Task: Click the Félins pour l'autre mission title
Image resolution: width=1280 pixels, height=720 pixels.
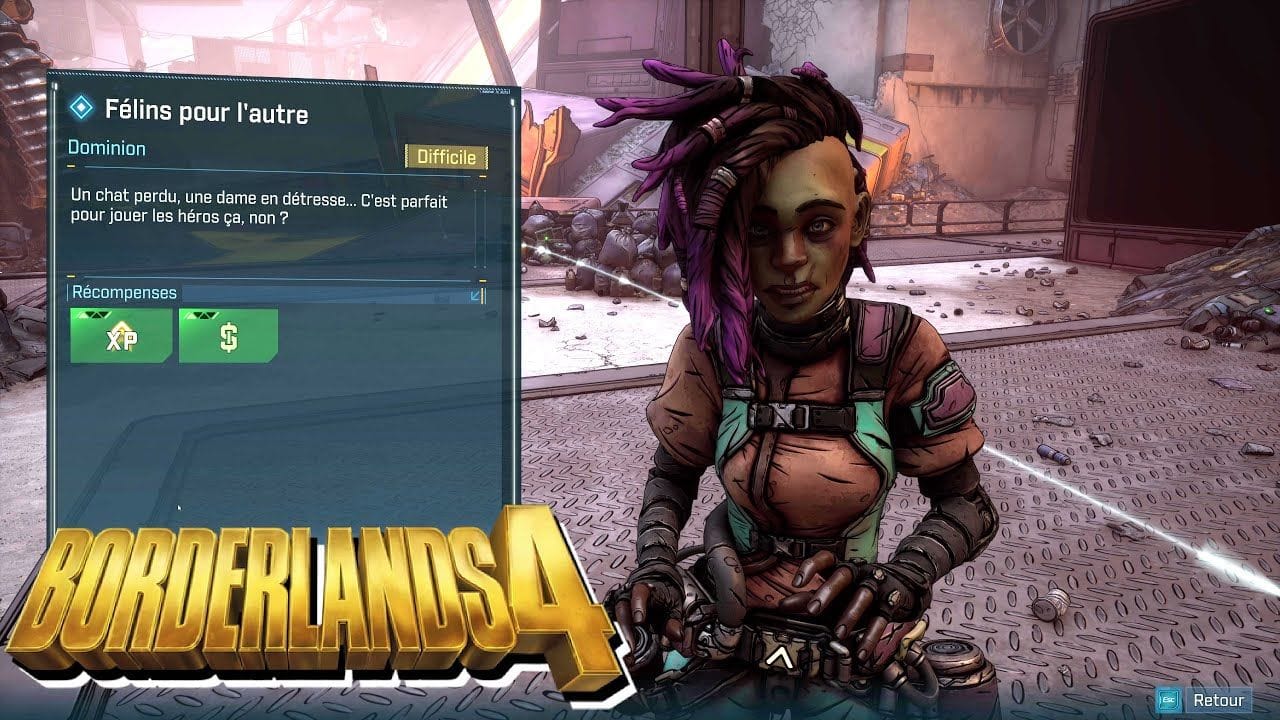Action: click(x=206, y=110)
